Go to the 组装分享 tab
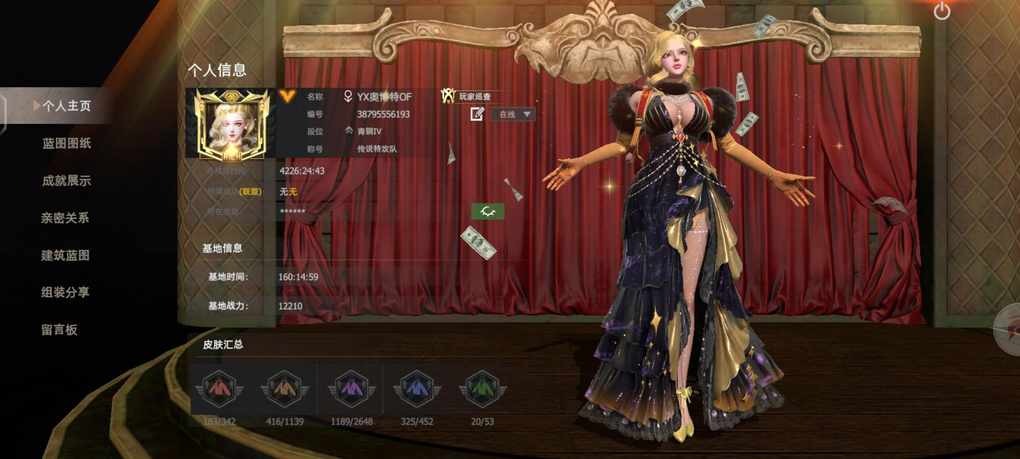The image size is (1020, 459). [x=66, y=292]
